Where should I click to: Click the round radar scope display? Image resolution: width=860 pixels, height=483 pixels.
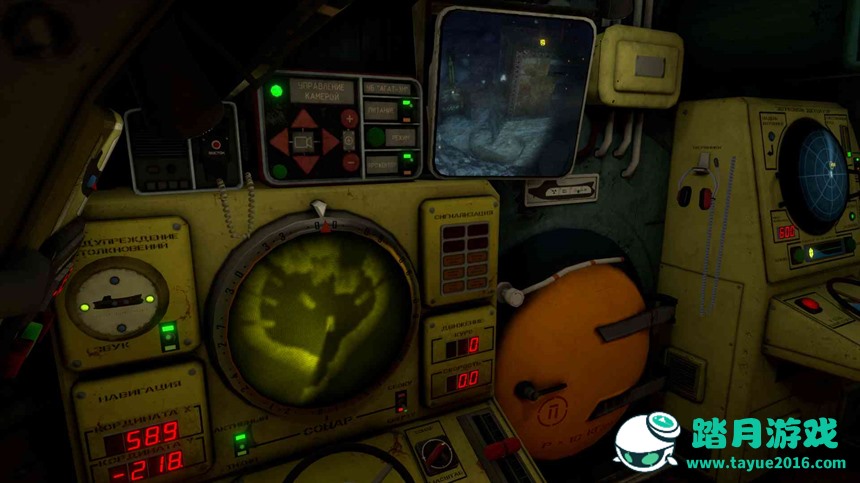click(x=814, y=176)
